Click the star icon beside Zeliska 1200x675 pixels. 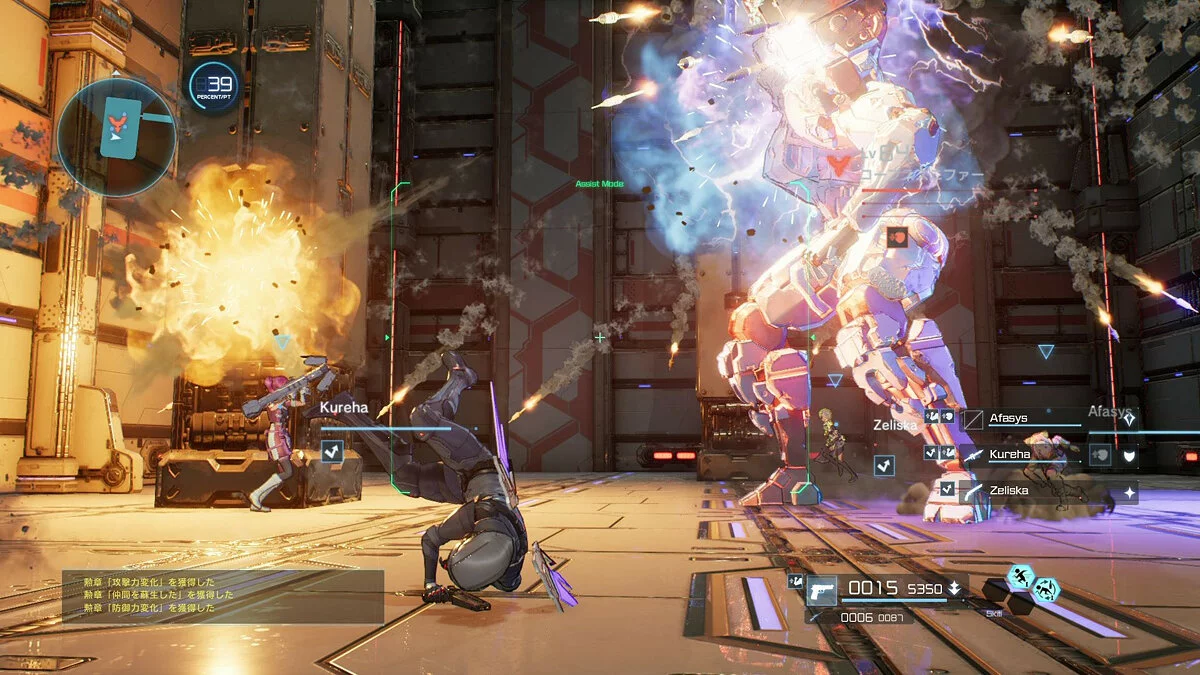coord(1129,493)
